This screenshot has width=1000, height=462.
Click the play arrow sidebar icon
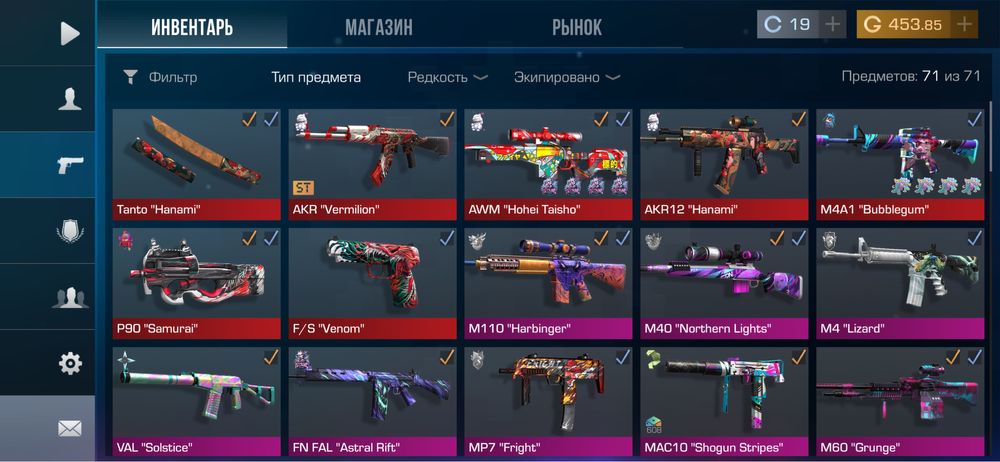coord(69,34)
